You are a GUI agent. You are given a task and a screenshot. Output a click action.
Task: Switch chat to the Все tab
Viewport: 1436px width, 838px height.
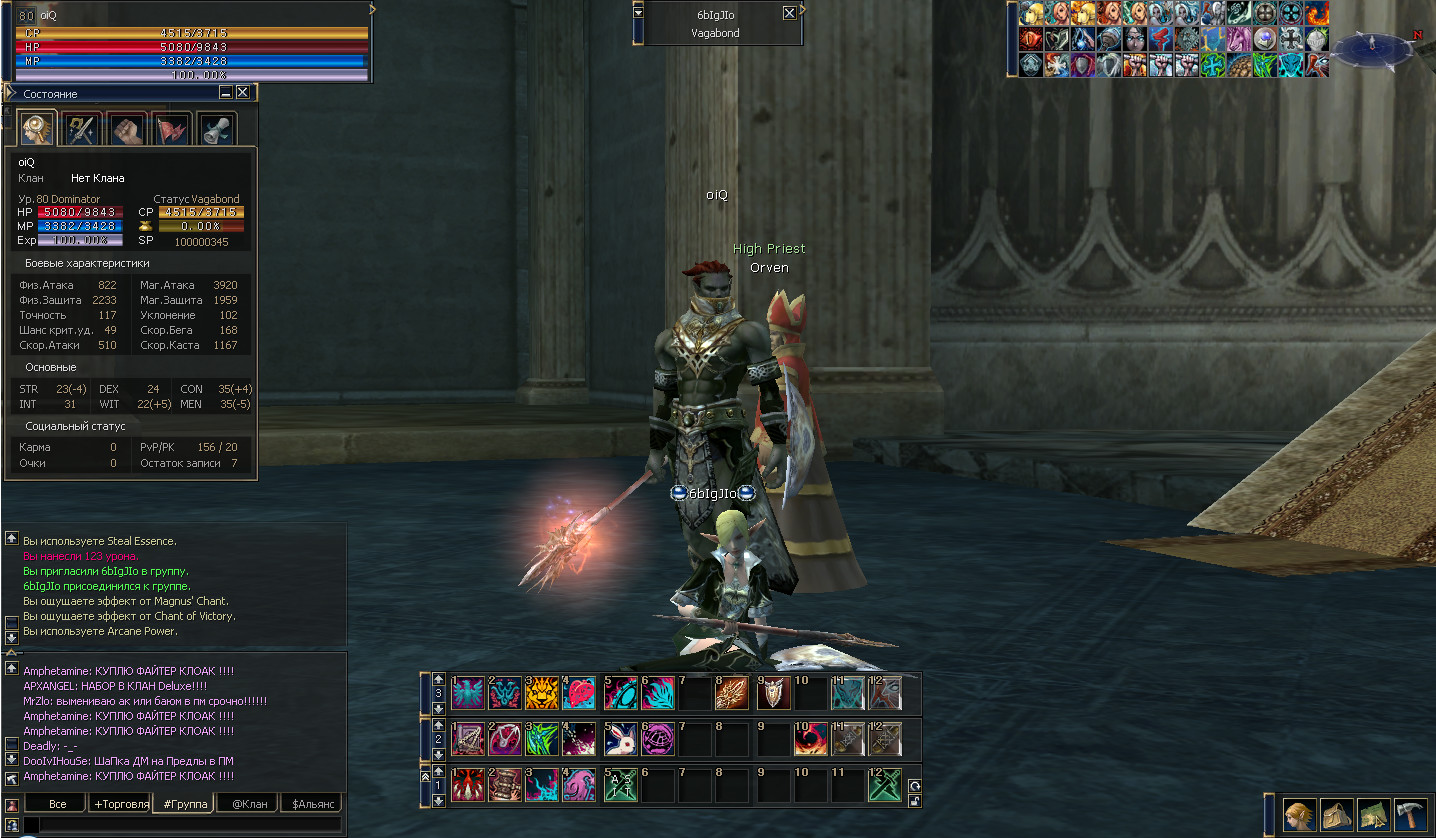pos(57,804)
